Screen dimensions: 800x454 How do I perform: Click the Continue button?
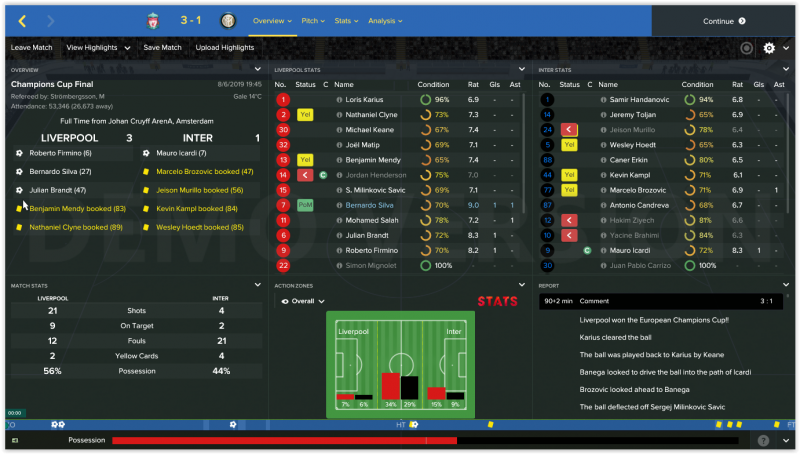point(724,21)
